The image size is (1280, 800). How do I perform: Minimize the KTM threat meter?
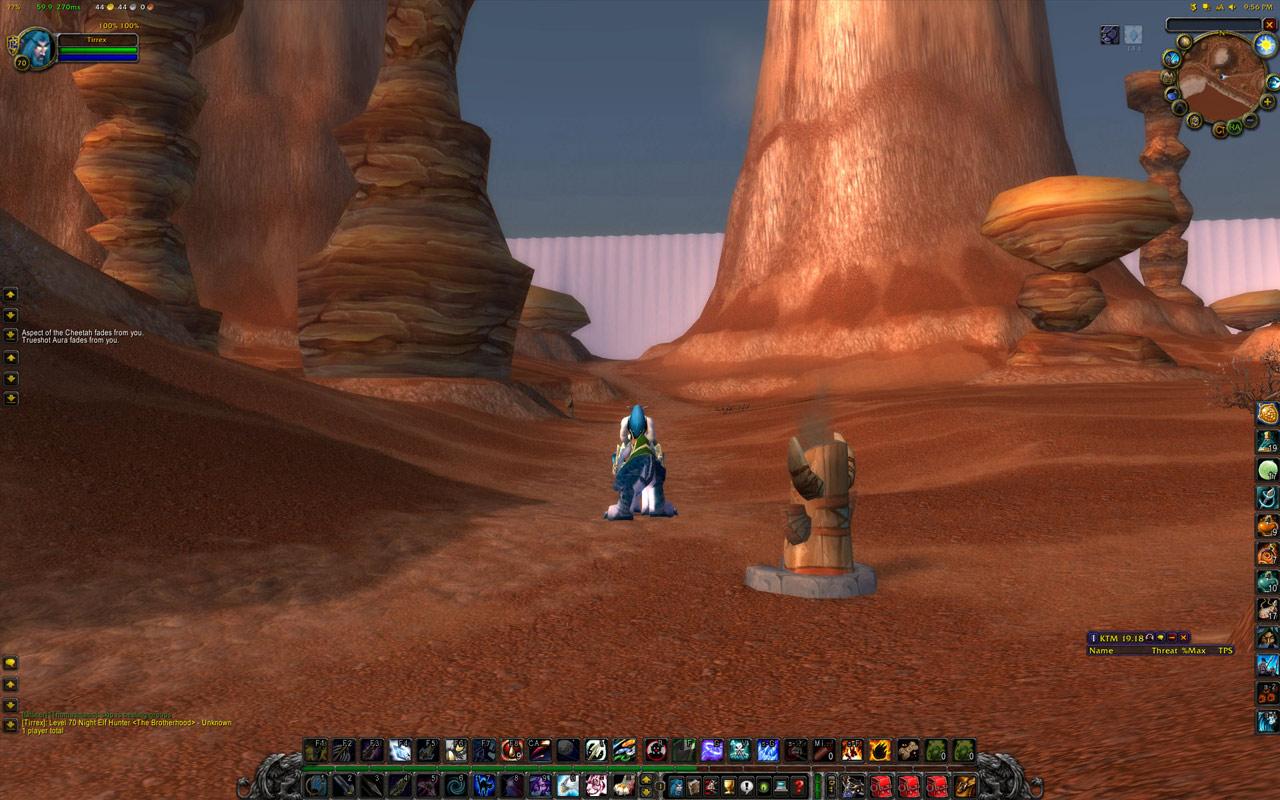pos(1172,637)
